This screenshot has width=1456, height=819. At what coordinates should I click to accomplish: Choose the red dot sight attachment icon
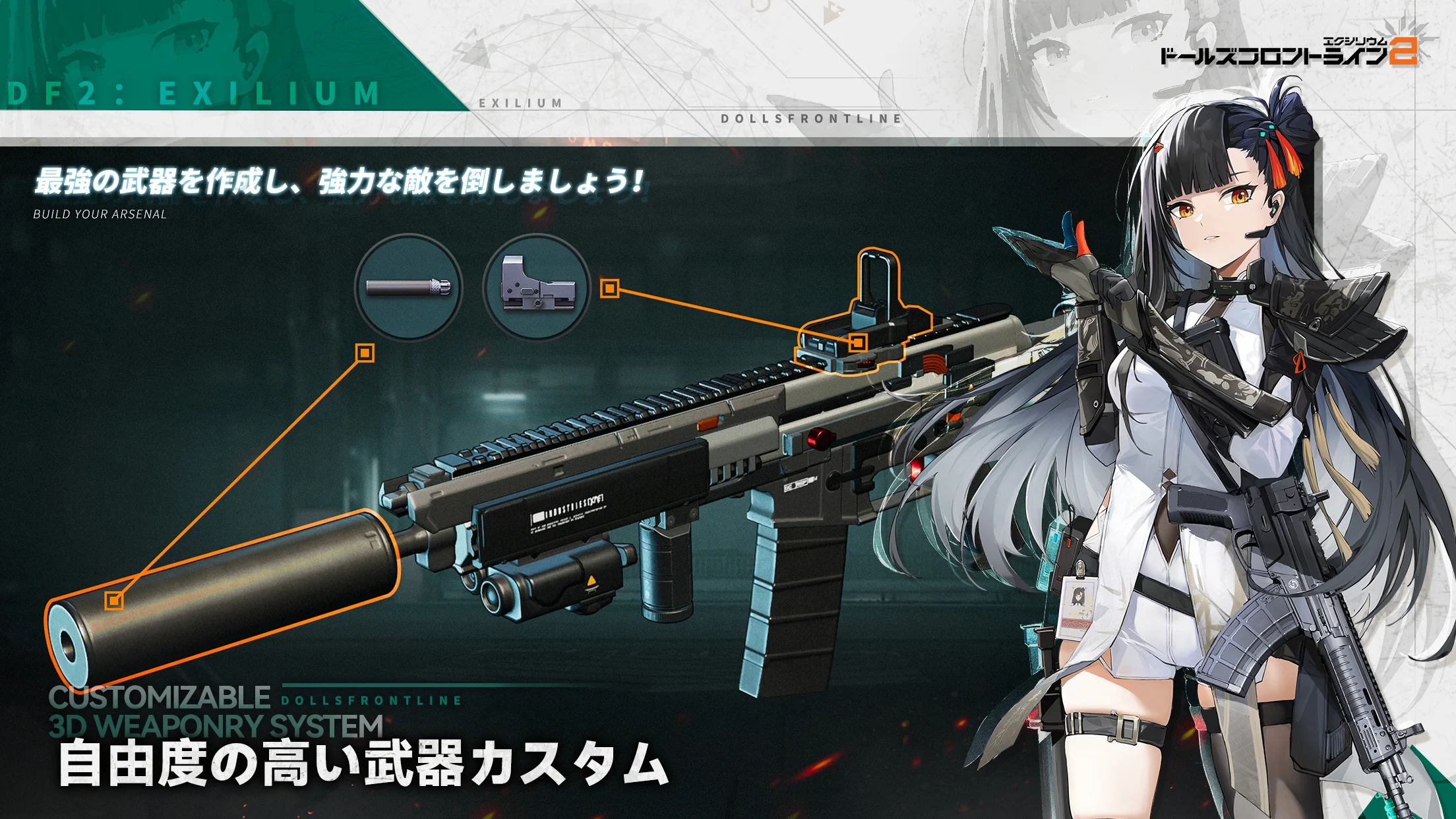[536, 288]
